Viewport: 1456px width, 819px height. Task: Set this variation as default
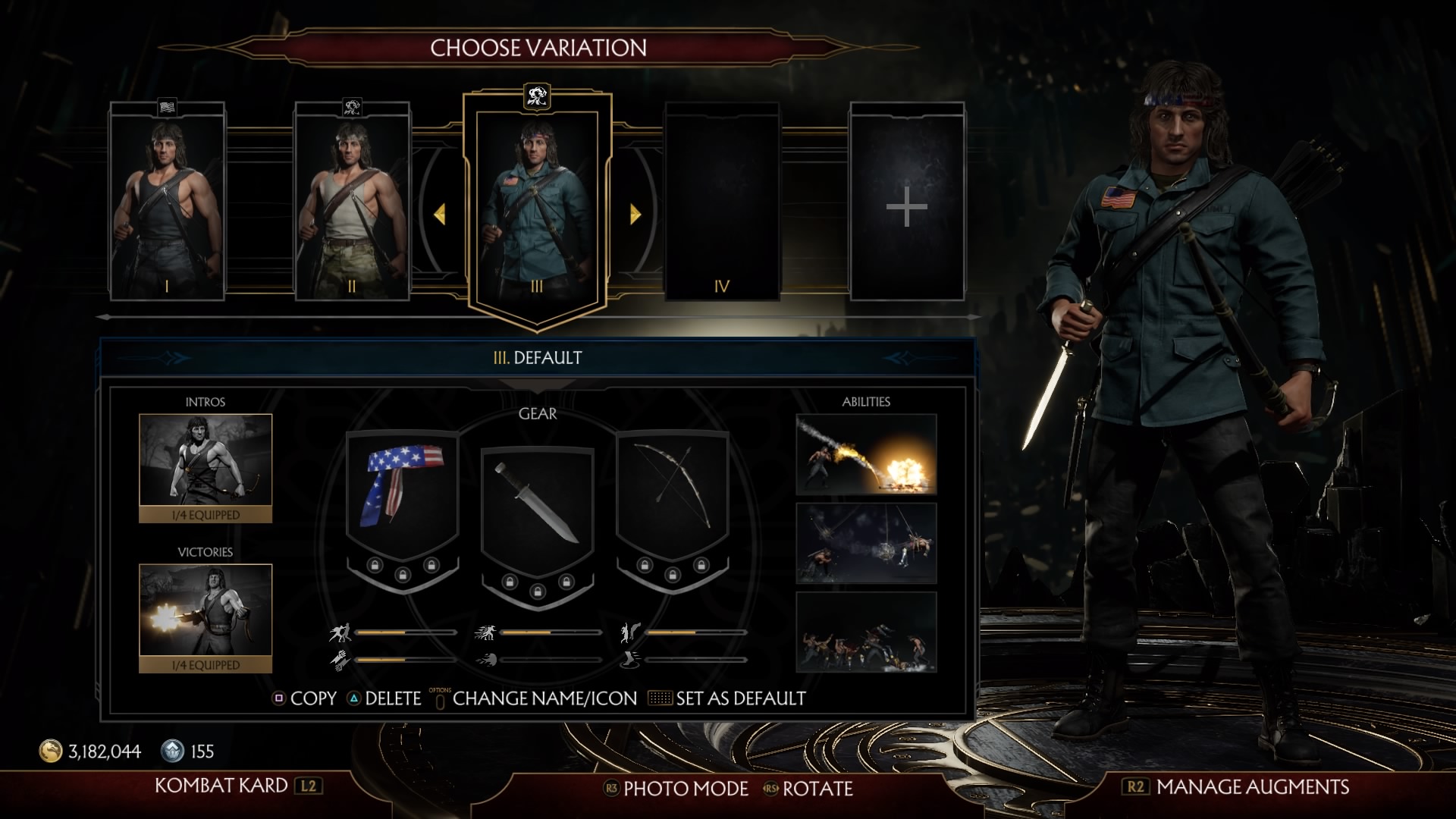click(x=728, y=698)
